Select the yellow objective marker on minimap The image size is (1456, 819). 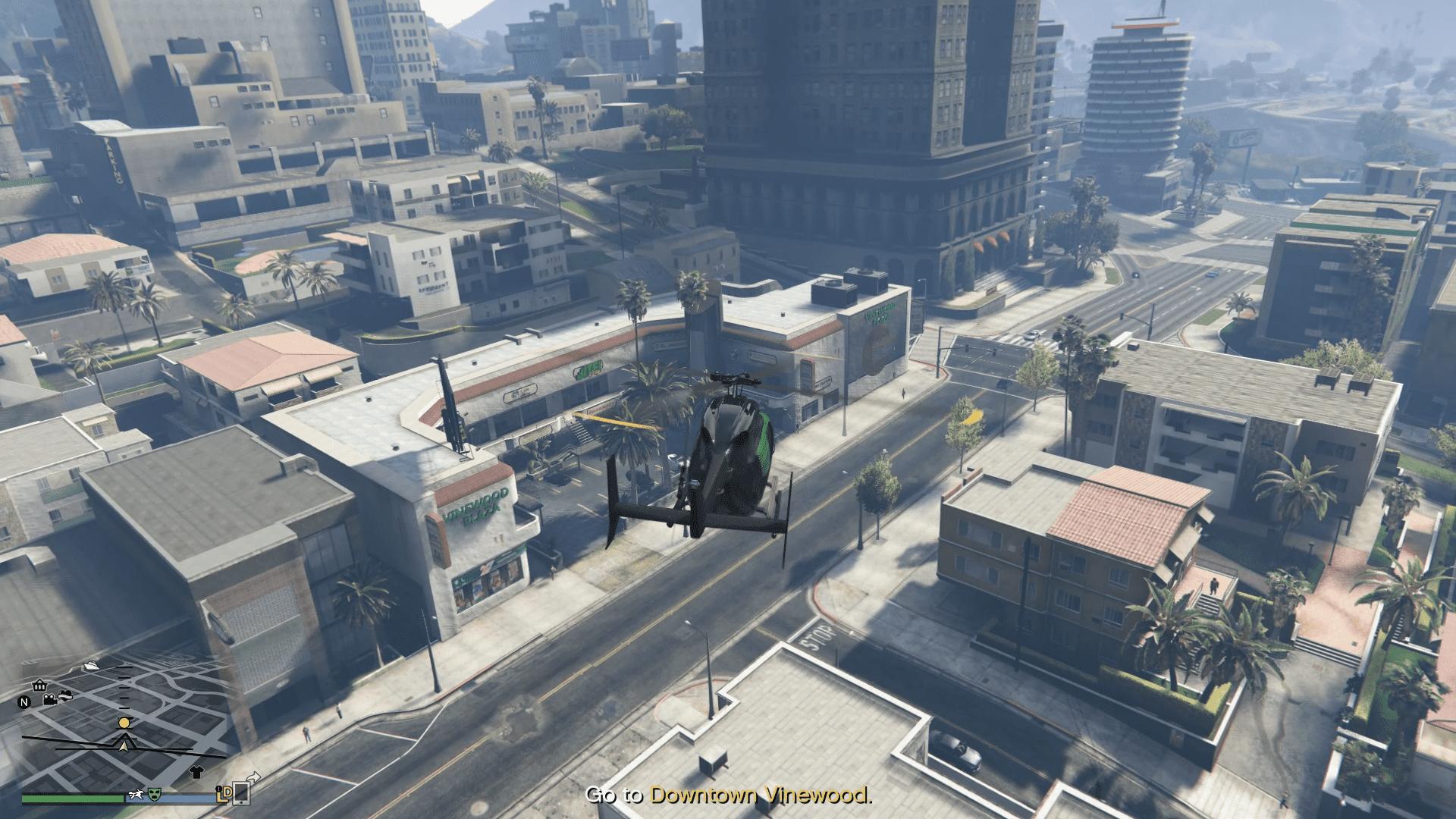click(x=124, y=723)
